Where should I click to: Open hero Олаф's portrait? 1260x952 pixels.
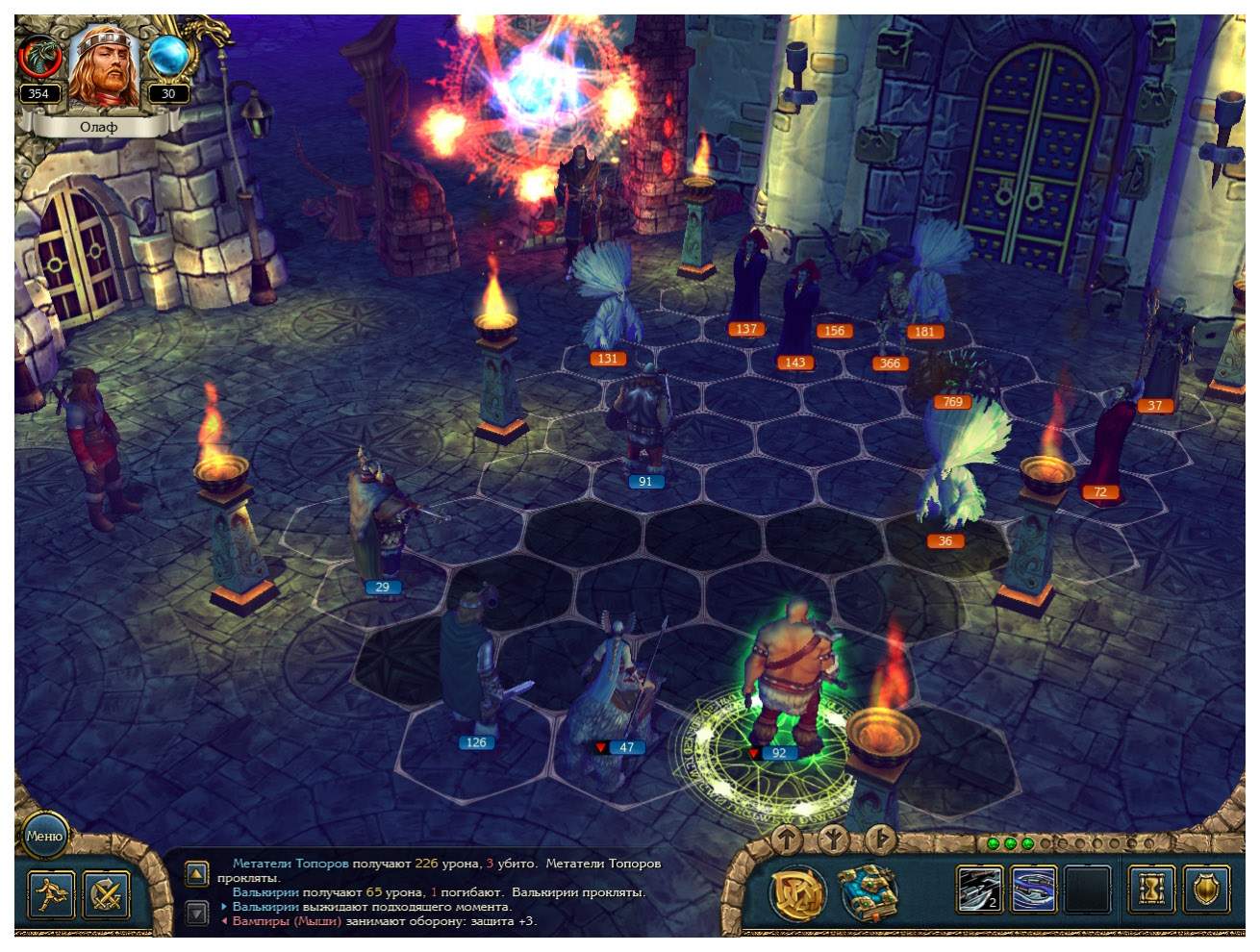click(x=104, y=65)
